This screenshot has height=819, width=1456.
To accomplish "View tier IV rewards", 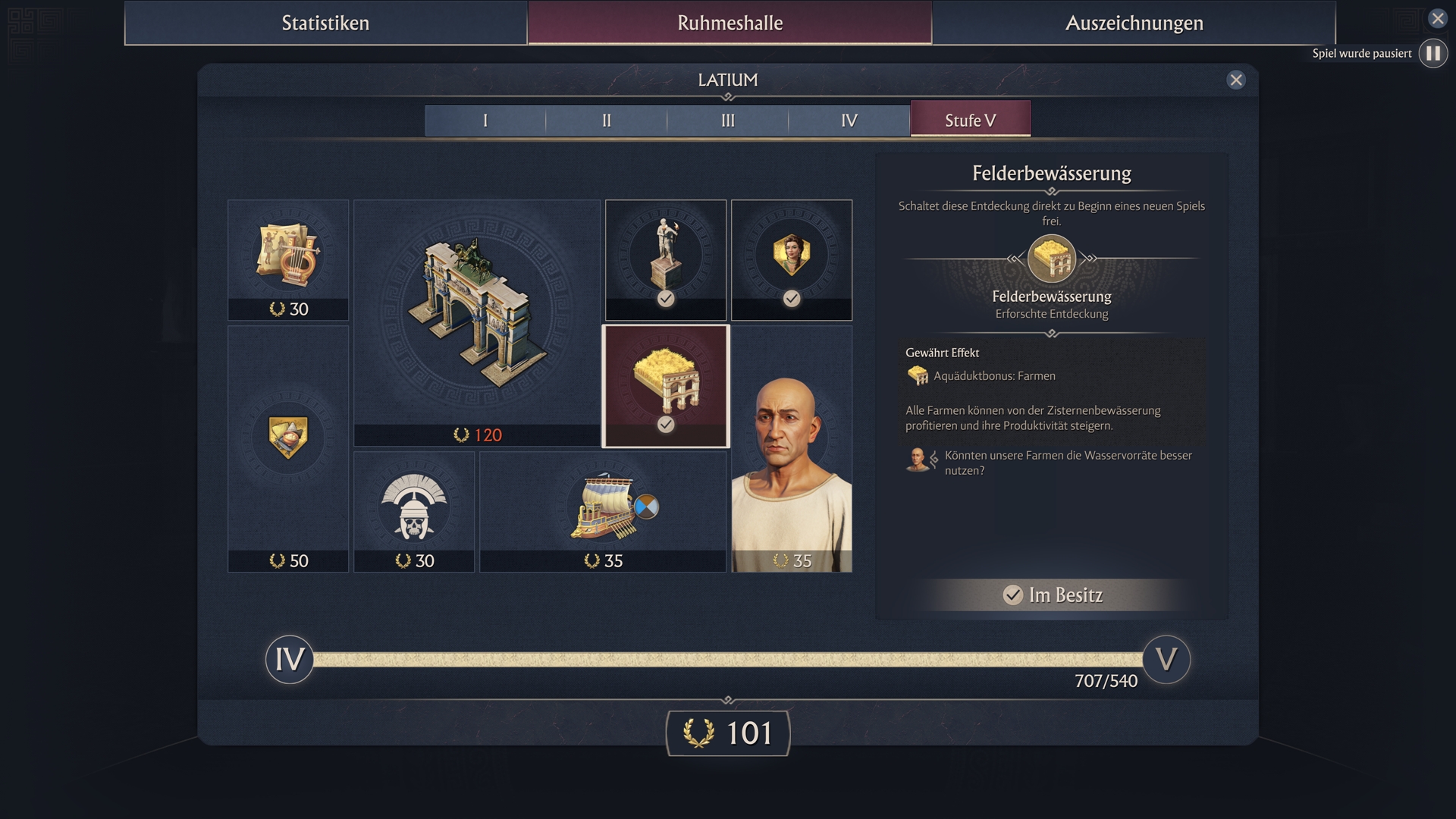I will point(849,121).
